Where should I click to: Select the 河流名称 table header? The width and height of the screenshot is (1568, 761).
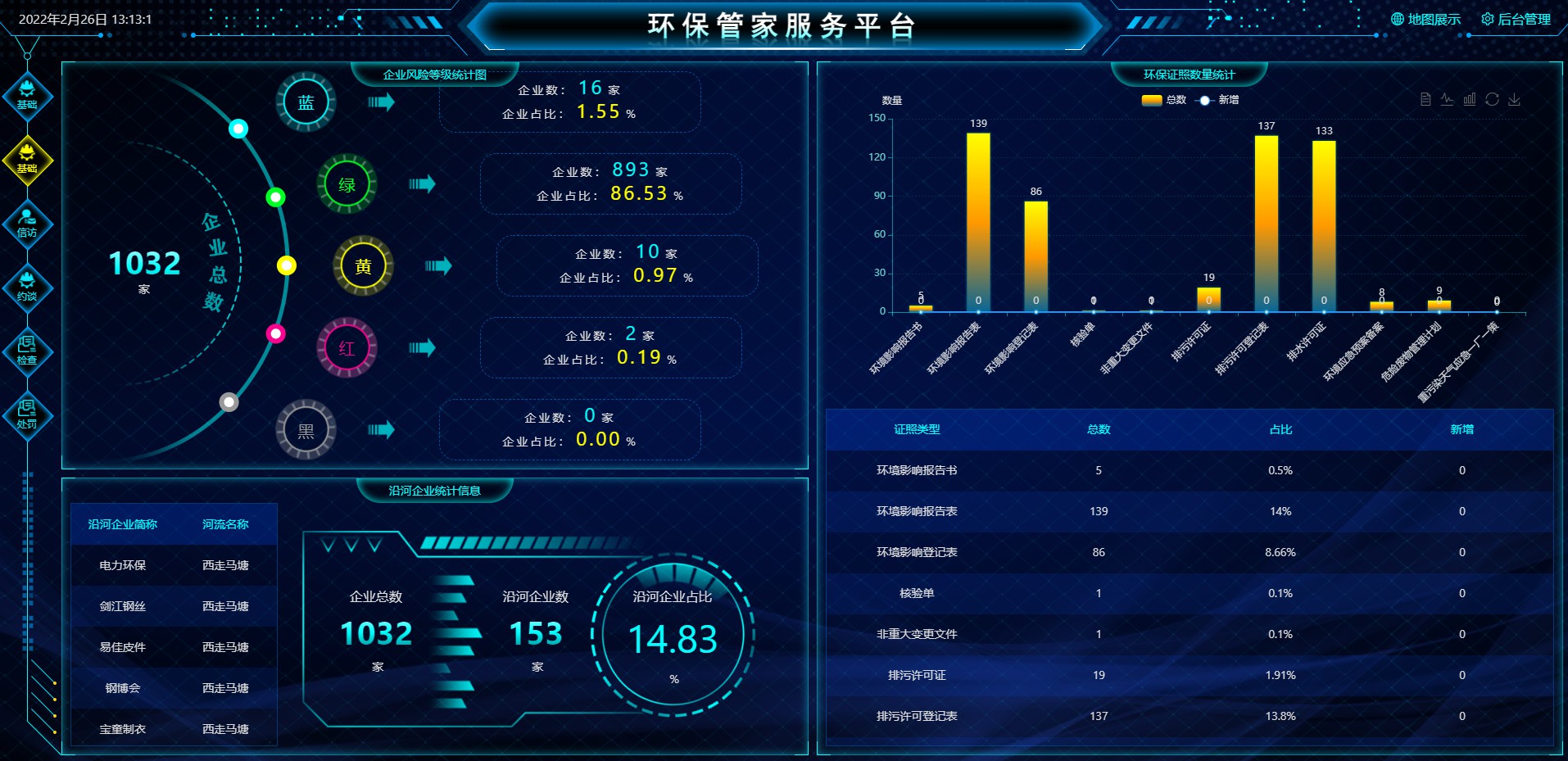tap(225, 524)
